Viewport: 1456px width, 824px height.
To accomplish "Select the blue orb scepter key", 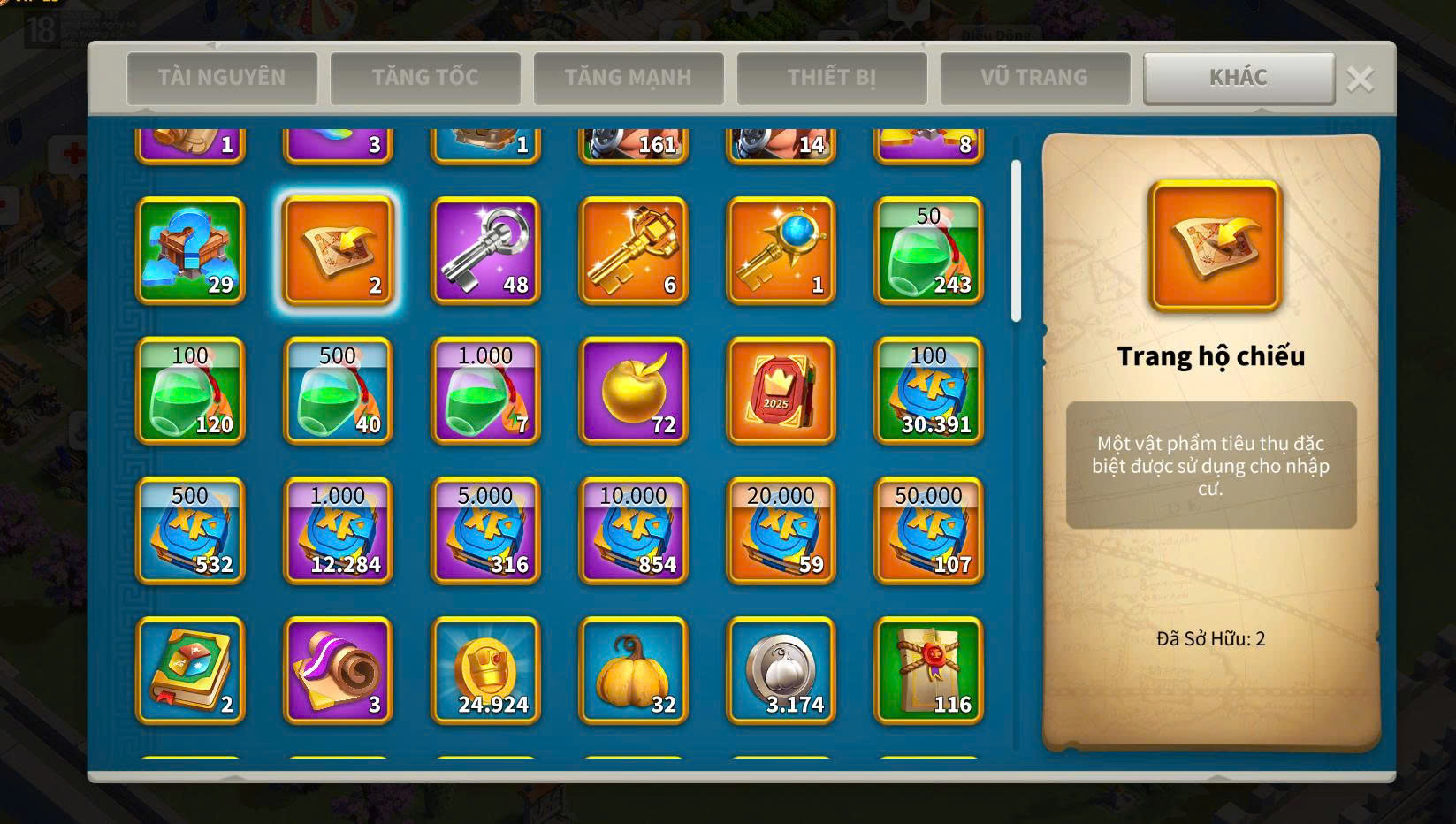I will click(x=781, y=251).
